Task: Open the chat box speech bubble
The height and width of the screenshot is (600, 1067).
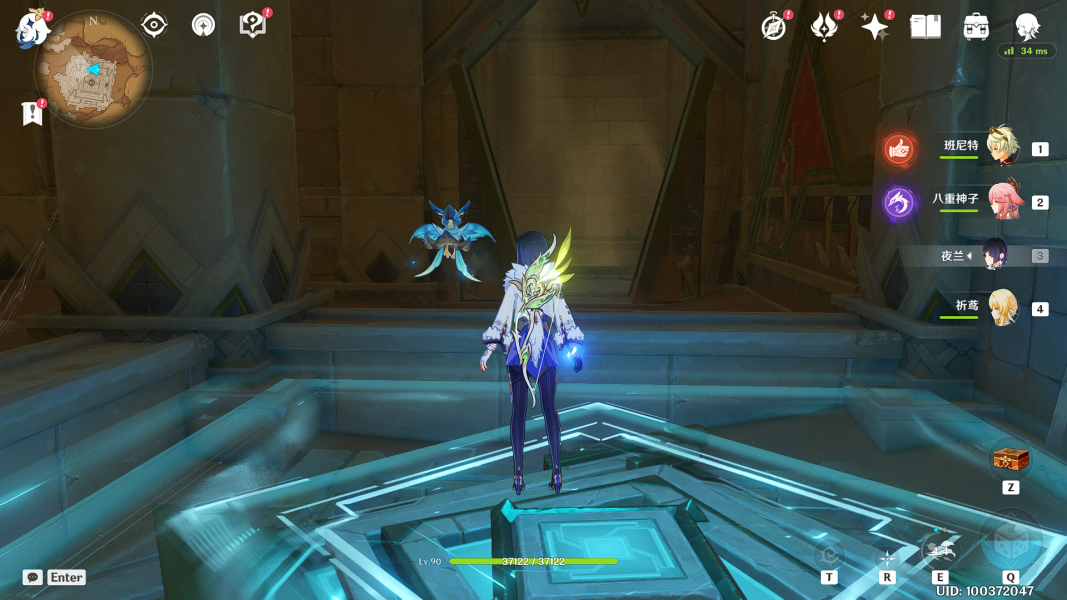Action: (33, 577)
